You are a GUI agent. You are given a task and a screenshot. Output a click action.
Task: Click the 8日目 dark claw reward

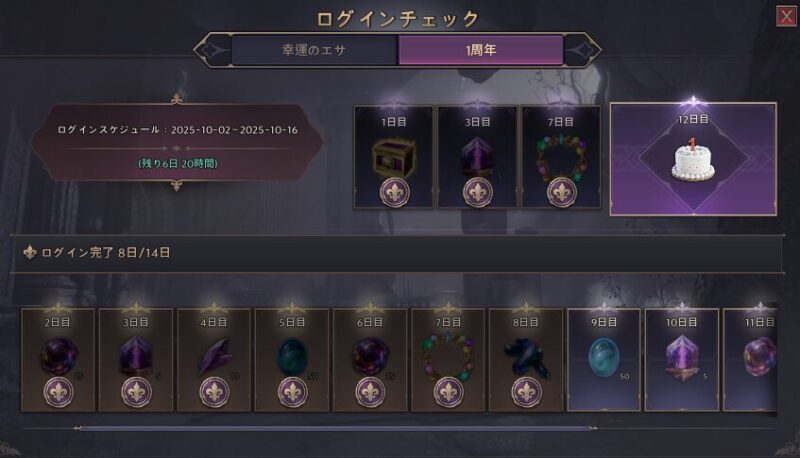[x=526, y=360]
